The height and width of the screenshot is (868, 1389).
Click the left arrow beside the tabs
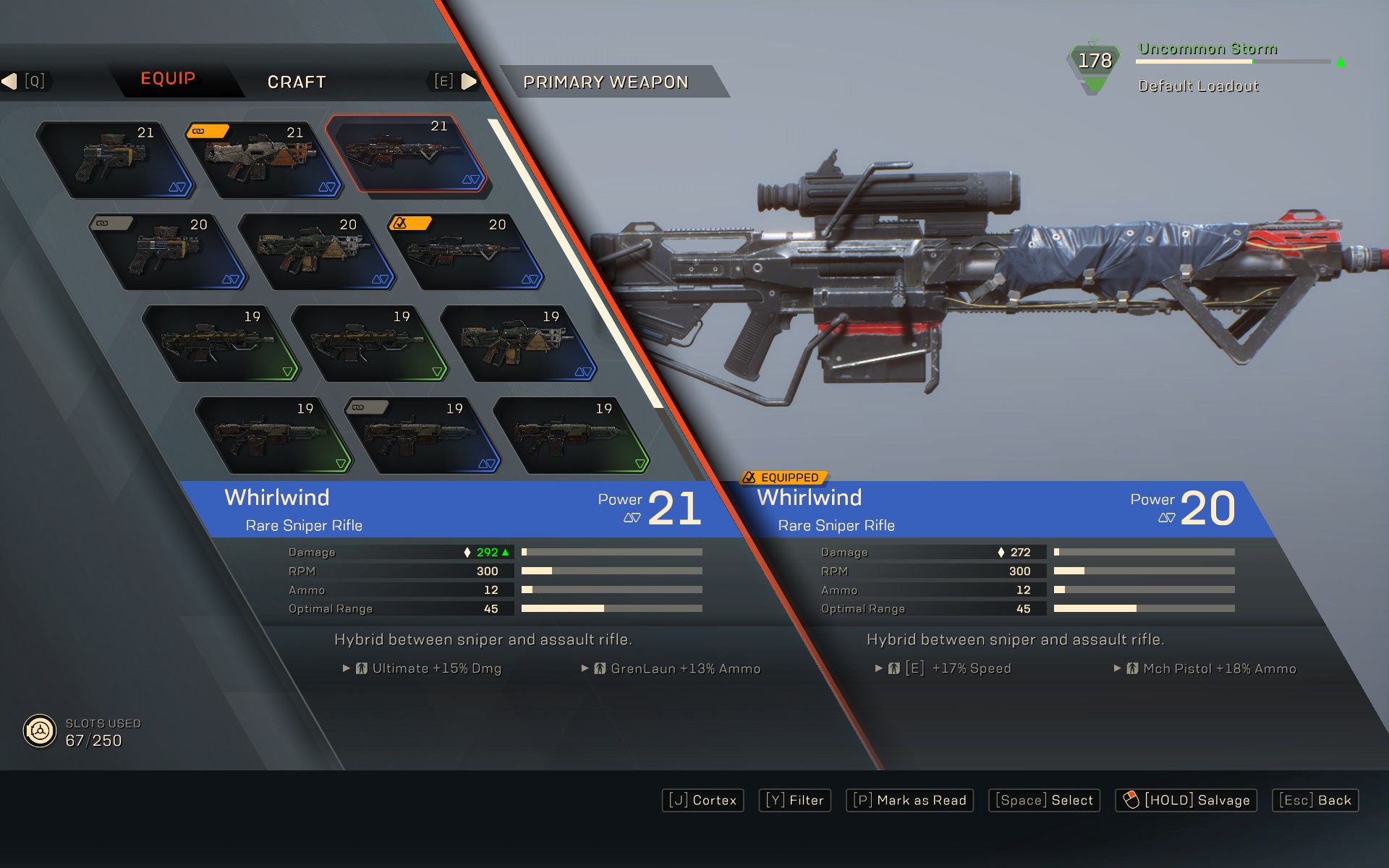tap(9, 81)
